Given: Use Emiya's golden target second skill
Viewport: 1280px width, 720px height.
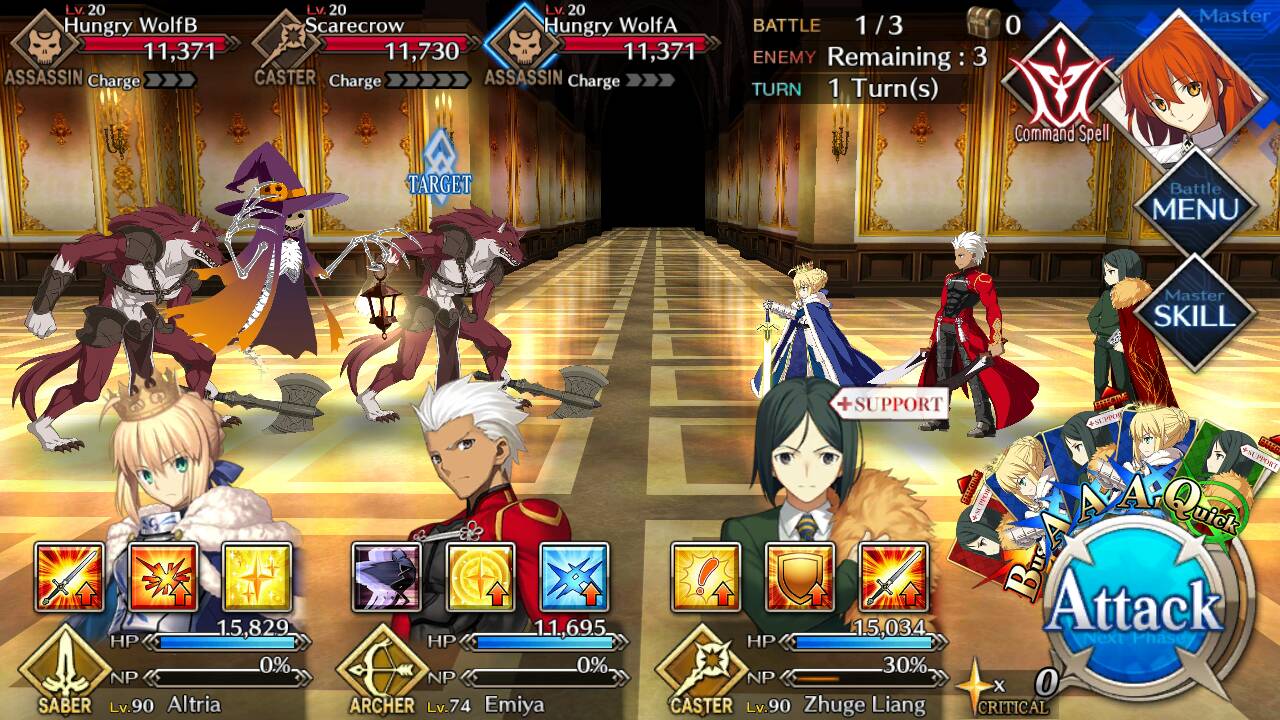Looking at the screenshot, I should [x=481, y=577].
